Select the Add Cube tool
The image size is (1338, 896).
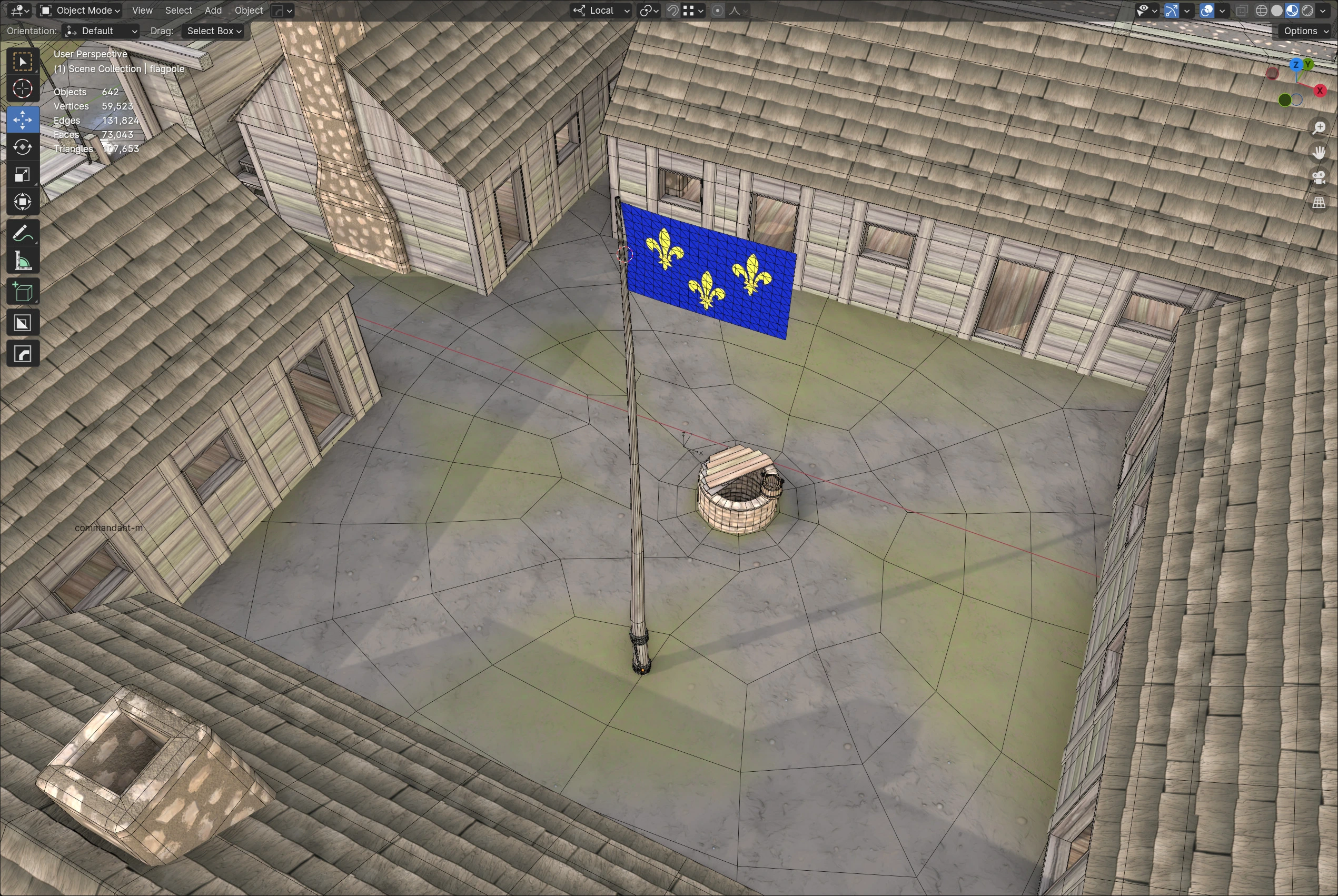23,292
